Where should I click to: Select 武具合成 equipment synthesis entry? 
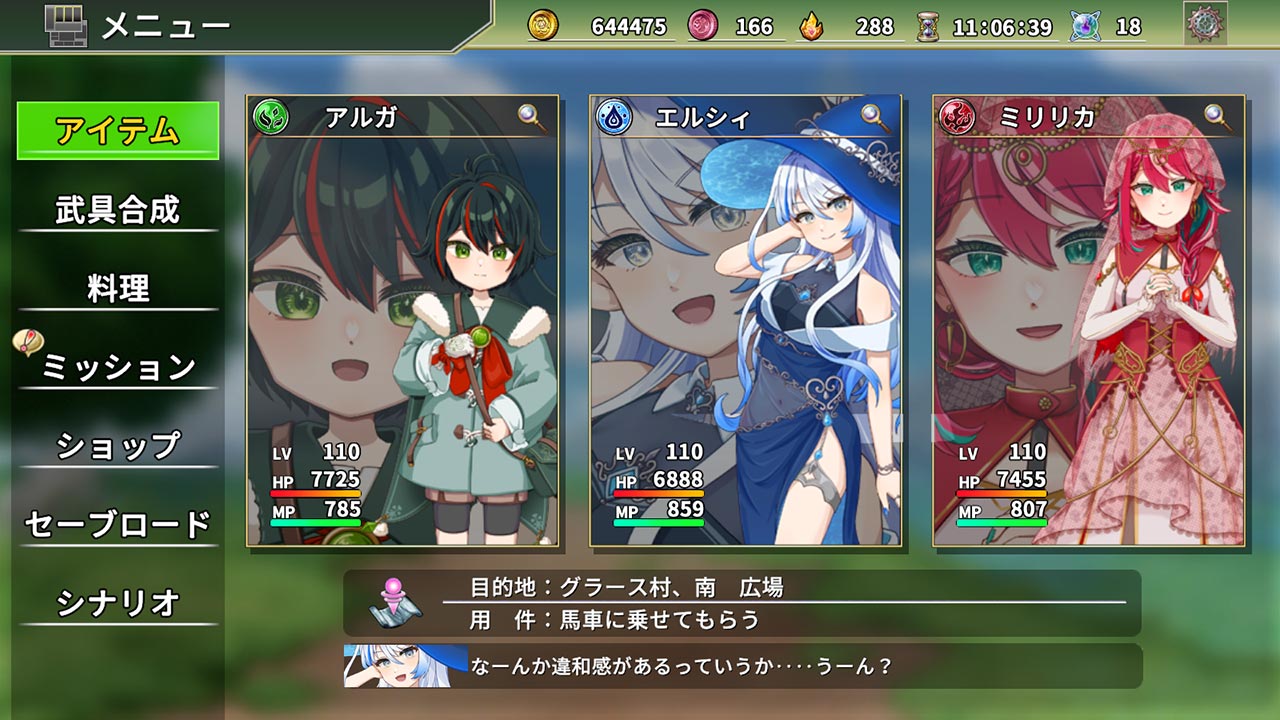tap(118, 210)
